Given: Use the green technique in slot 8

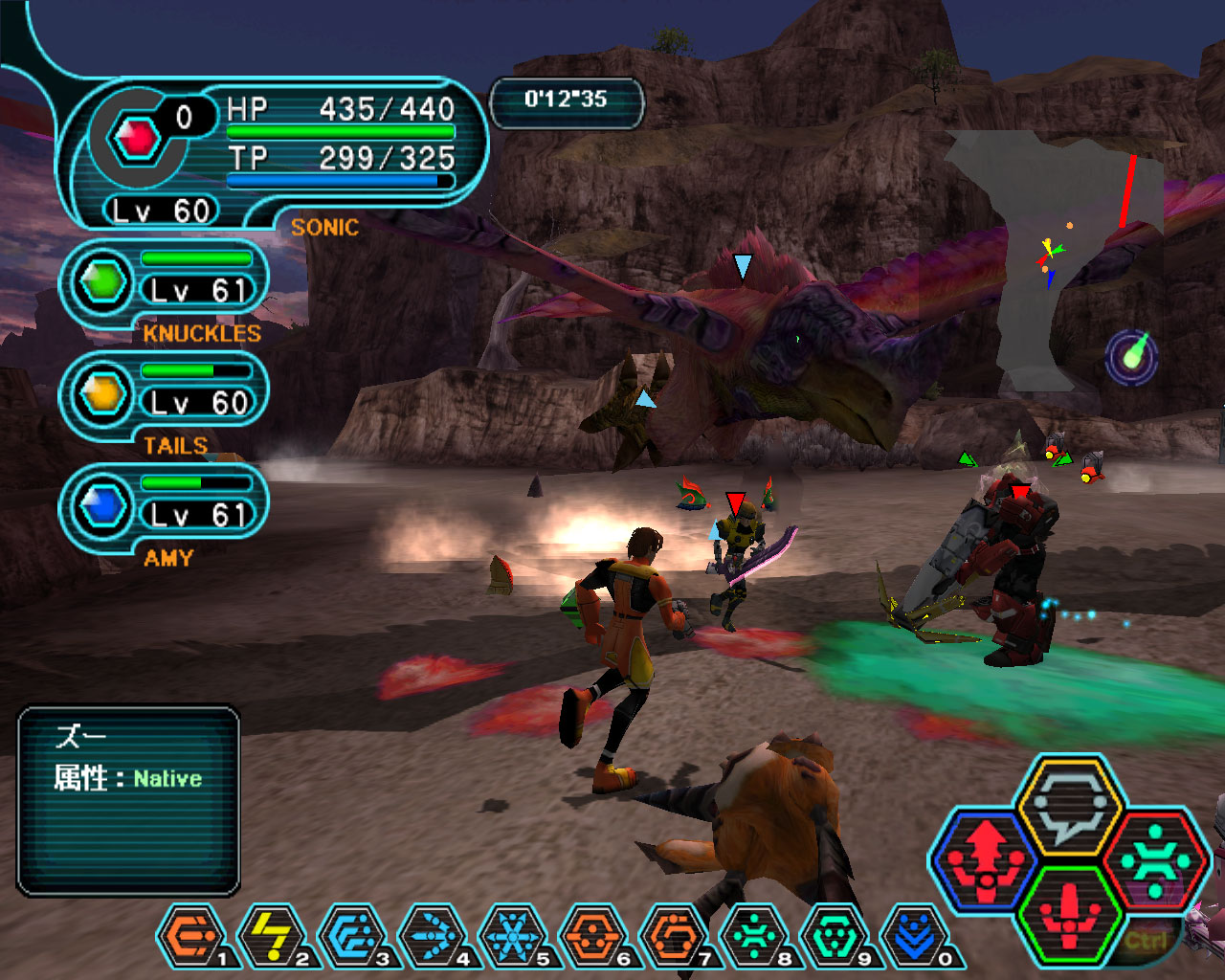Looking at the screenshot, I should pos(754,936).
